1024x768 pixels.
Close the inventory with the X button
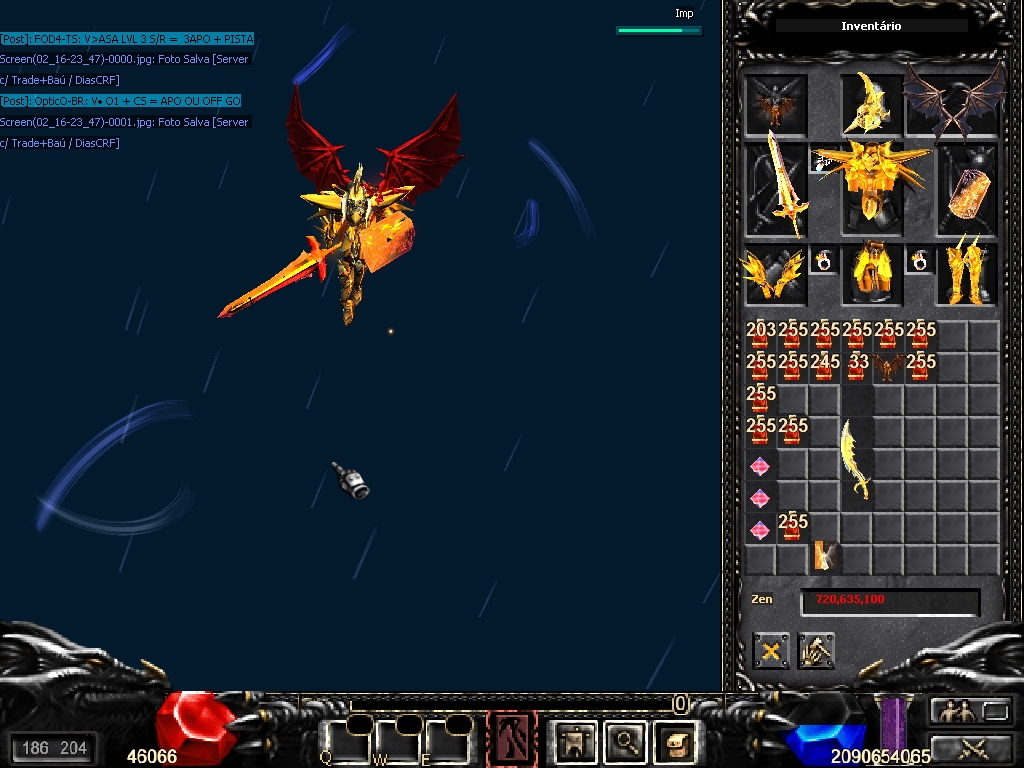coord(771,652)
